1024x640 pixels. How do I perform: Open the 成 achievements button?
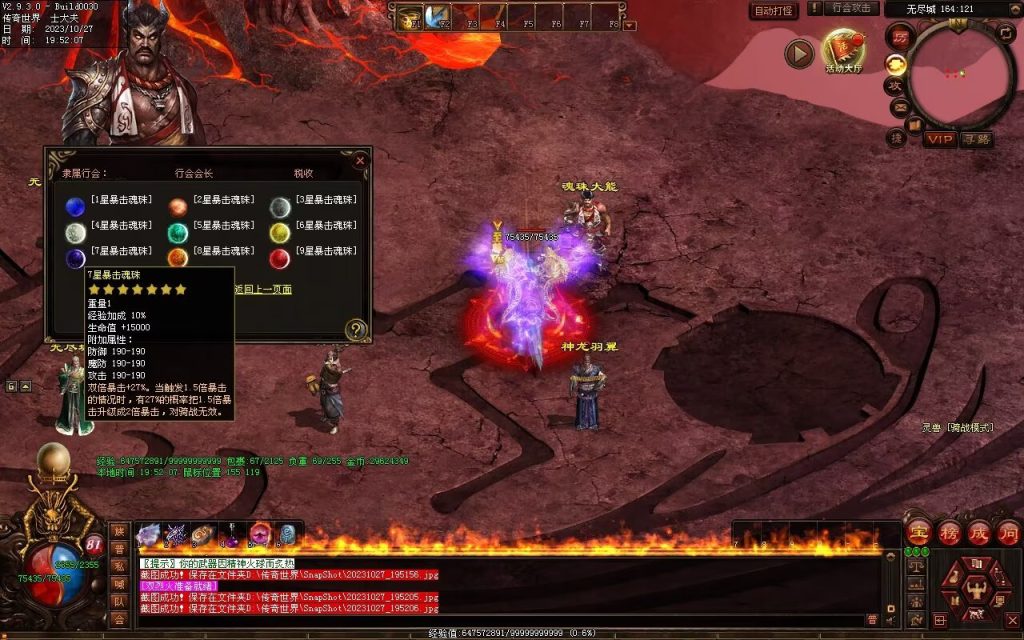978,532
